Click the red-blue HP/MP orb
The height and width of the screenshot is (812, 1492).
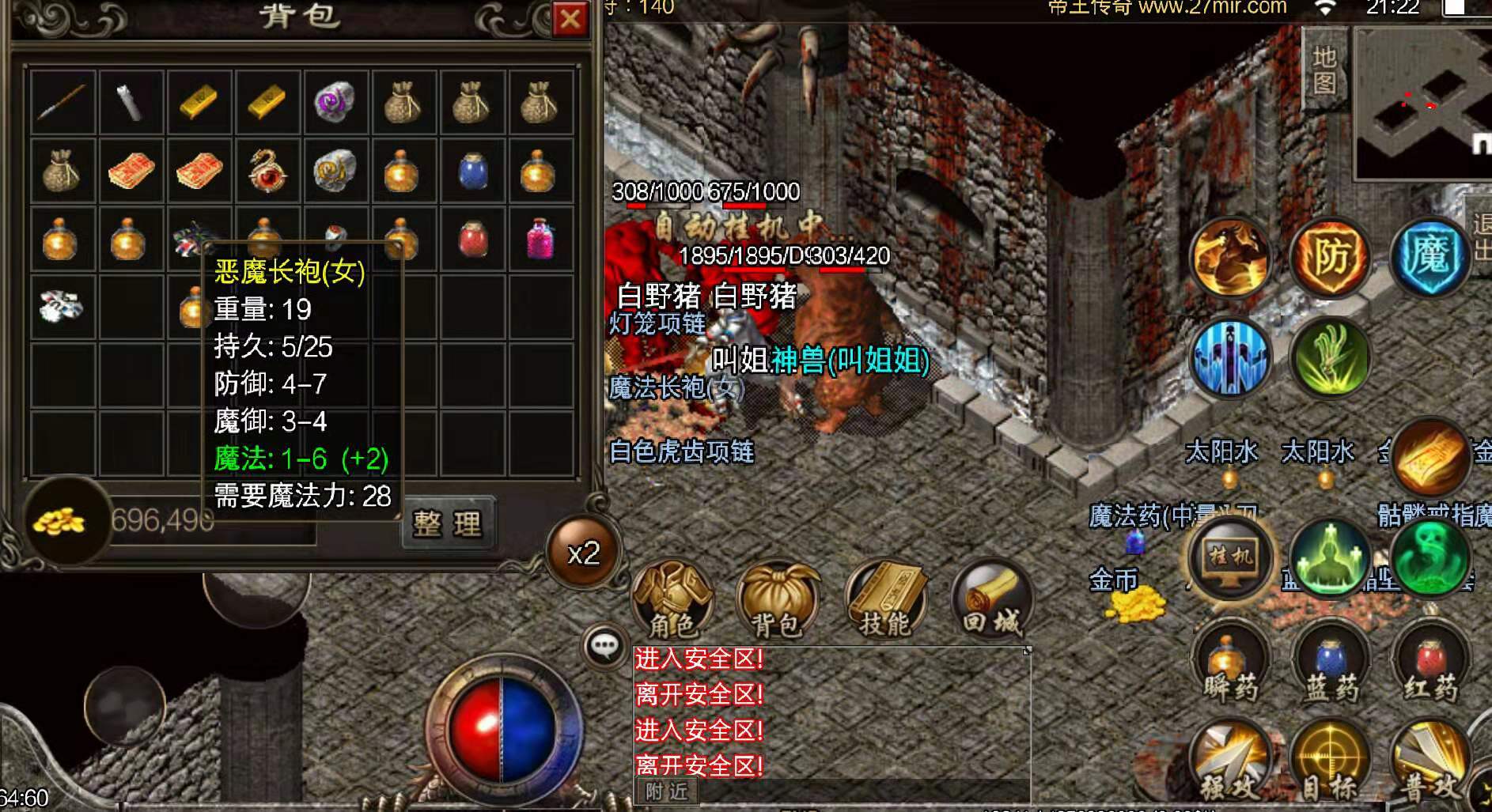click(x=504, y=727)
